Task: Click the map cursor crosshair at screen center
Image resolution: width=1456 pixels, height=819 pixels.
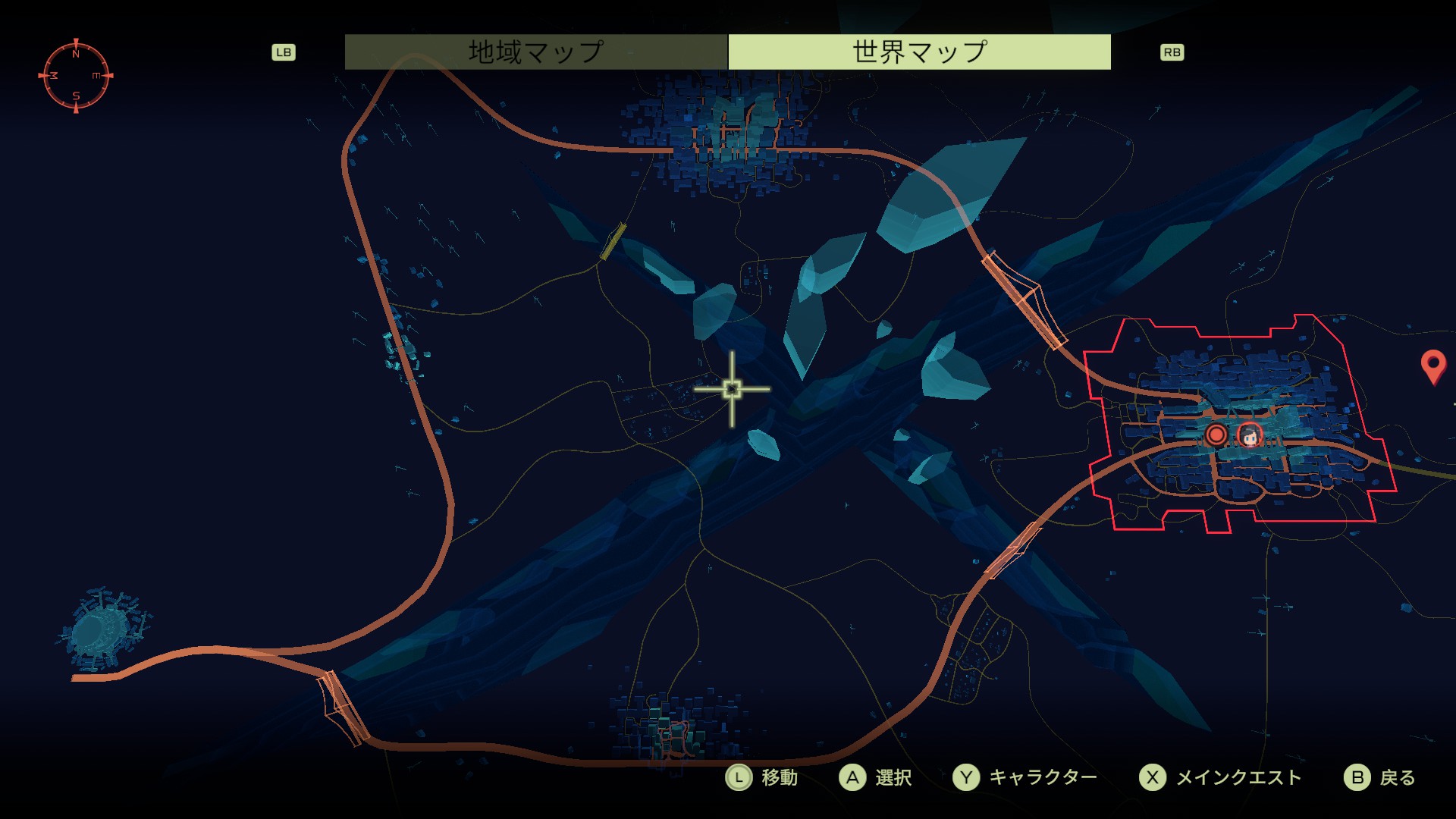Action: click(x=732, y=388)
